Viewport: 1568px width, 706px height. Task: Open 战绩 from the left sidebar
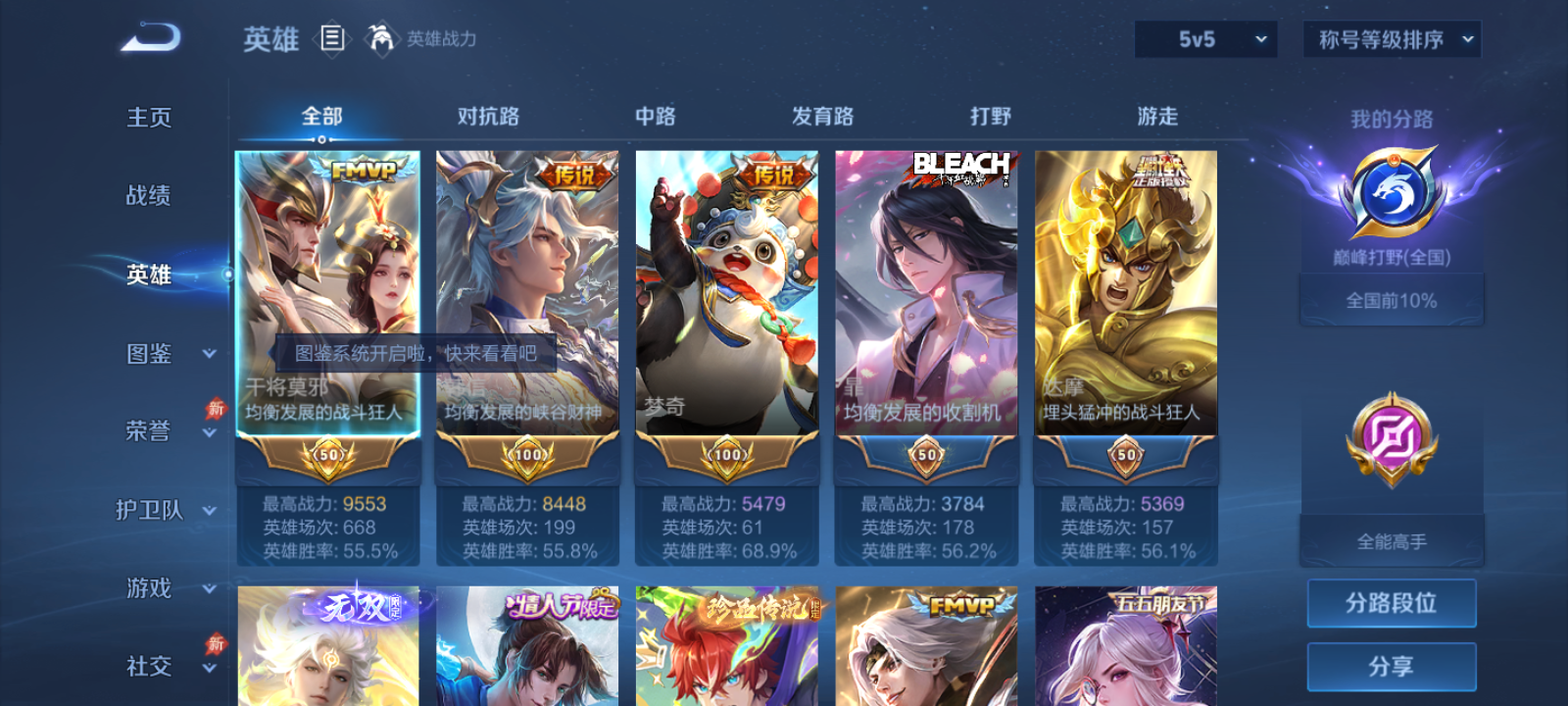[147, 196]
